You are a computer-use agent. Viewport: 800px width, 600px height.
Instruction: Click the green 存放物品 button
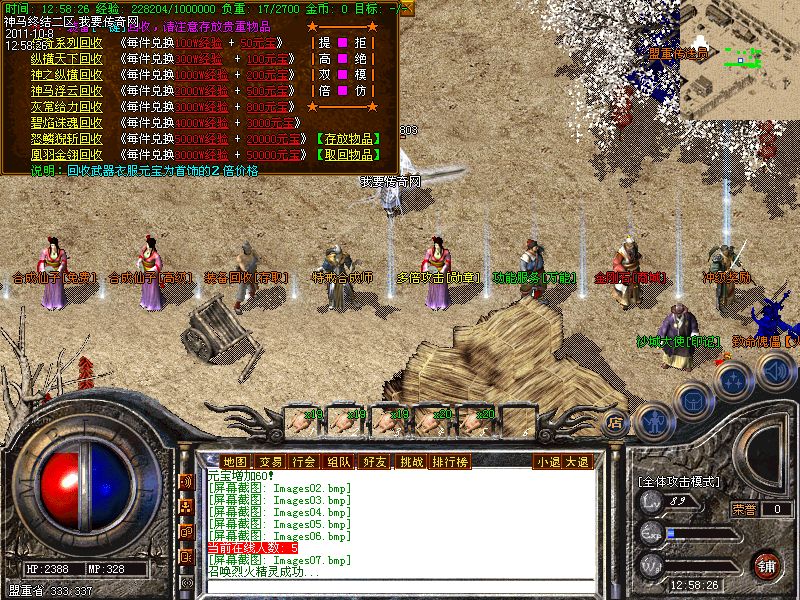346,139
